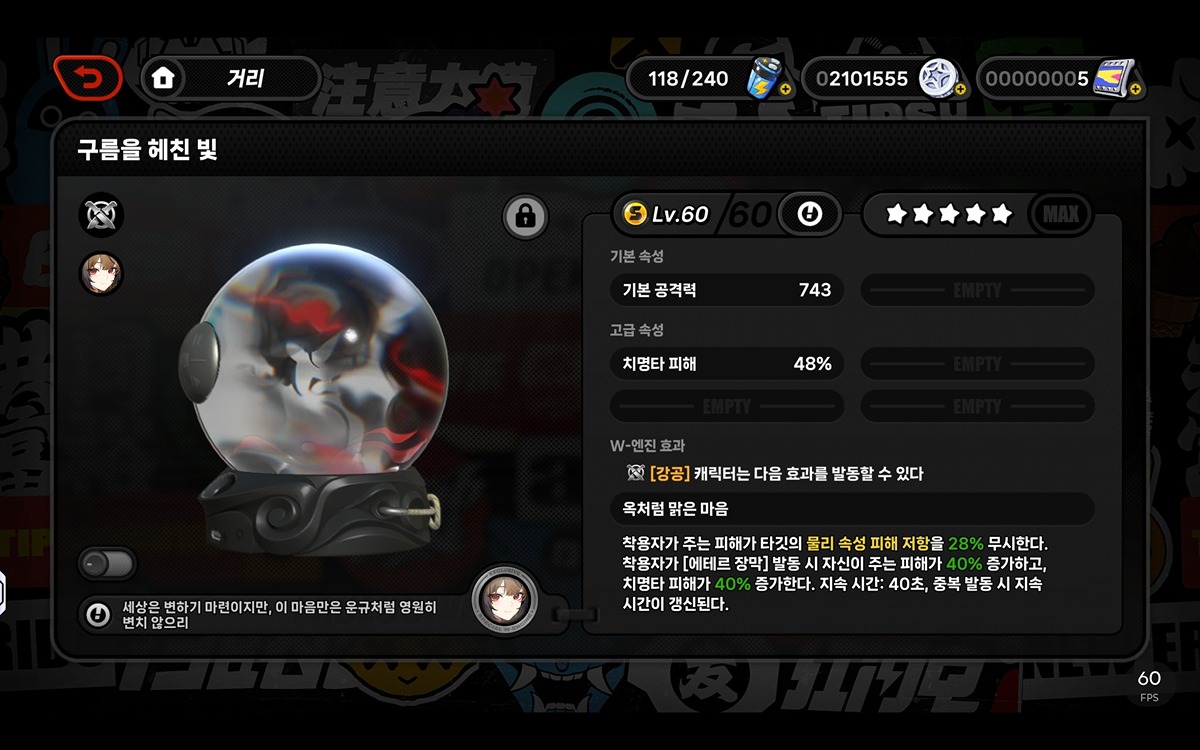Click the red back arrow button
1200x750 pixels.
tap(88, 77)
